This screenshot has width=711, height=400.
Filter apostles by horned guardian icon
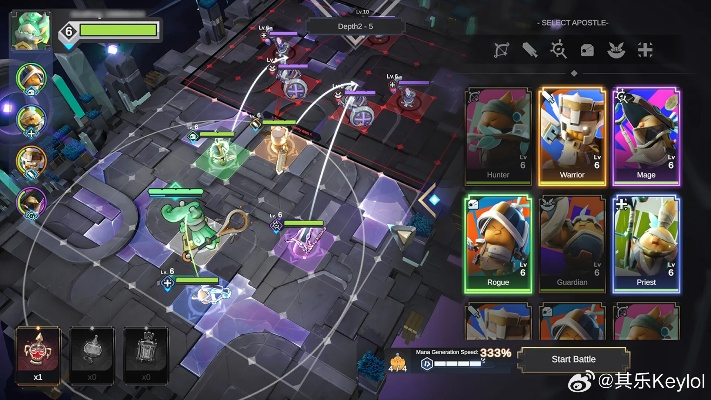[616, 49]
